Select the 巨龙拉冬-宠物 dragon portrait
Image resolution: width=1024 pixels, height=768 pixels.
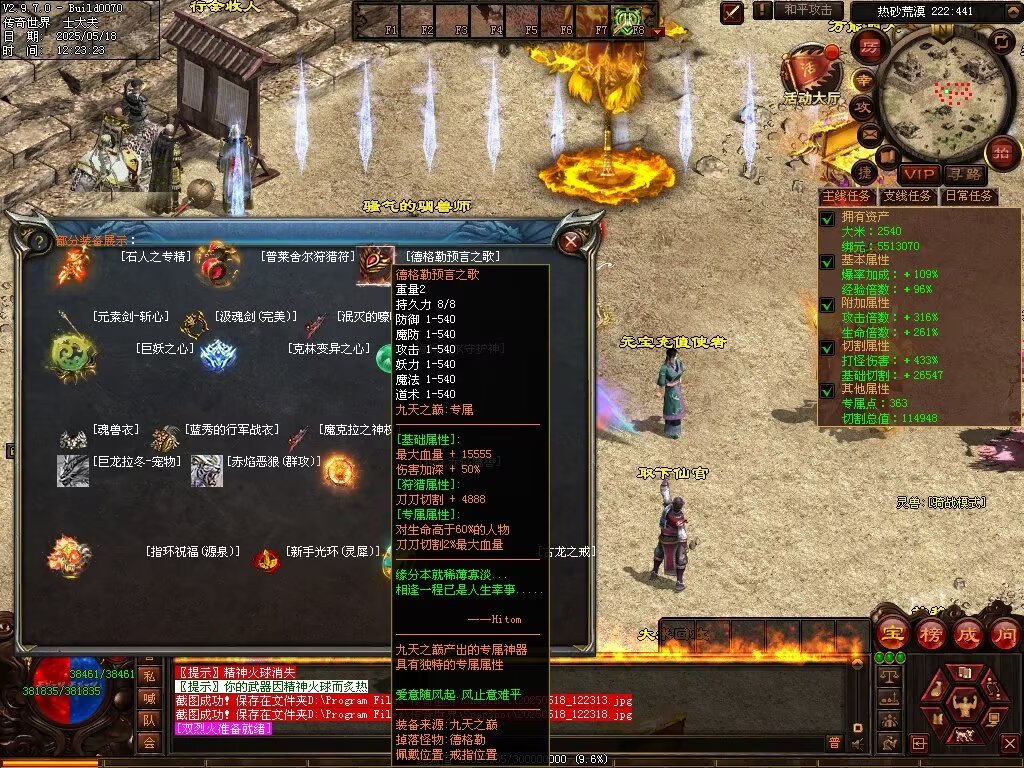tap(73, 470)
